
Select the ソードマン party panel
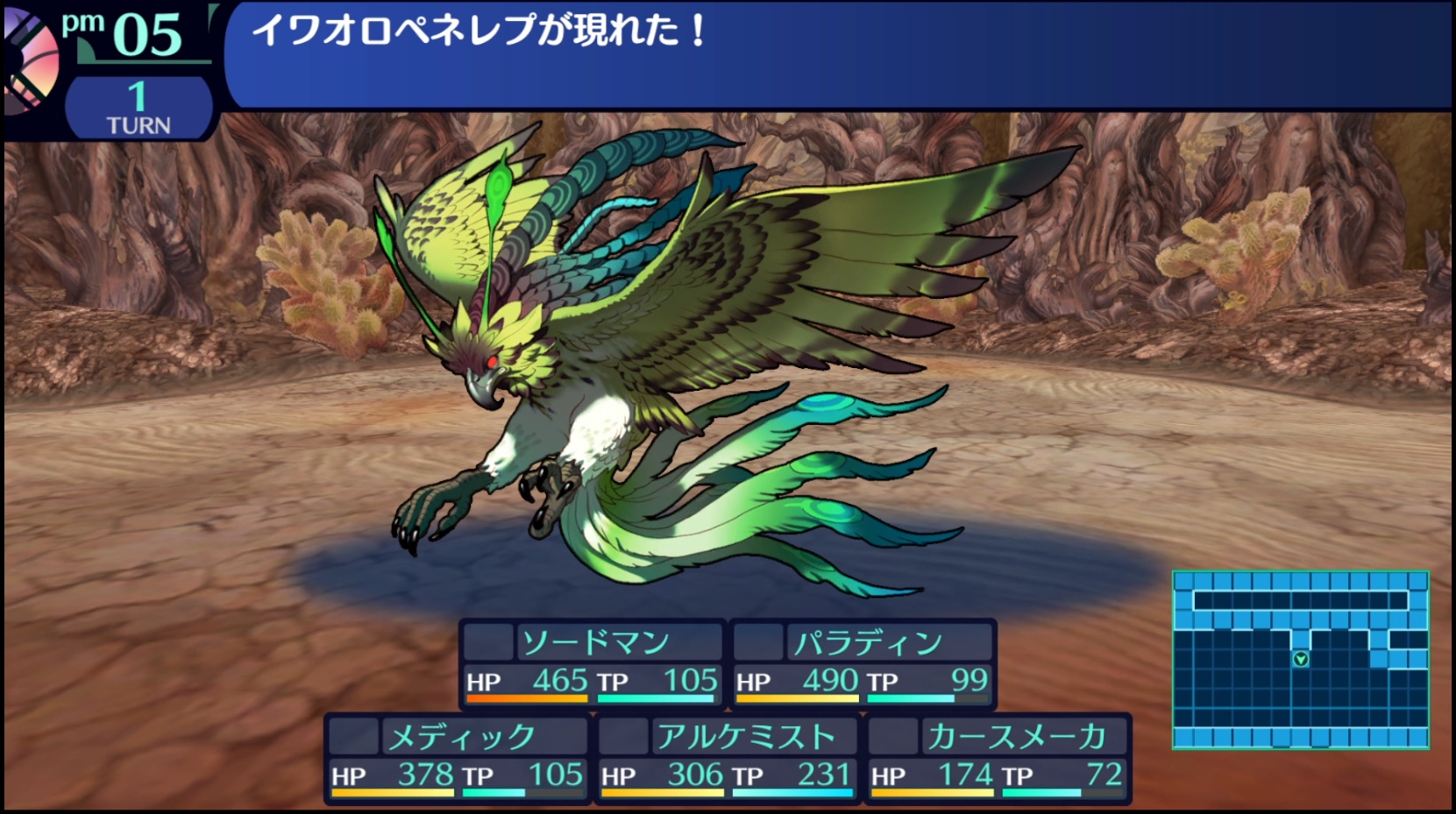pos(593,663)
